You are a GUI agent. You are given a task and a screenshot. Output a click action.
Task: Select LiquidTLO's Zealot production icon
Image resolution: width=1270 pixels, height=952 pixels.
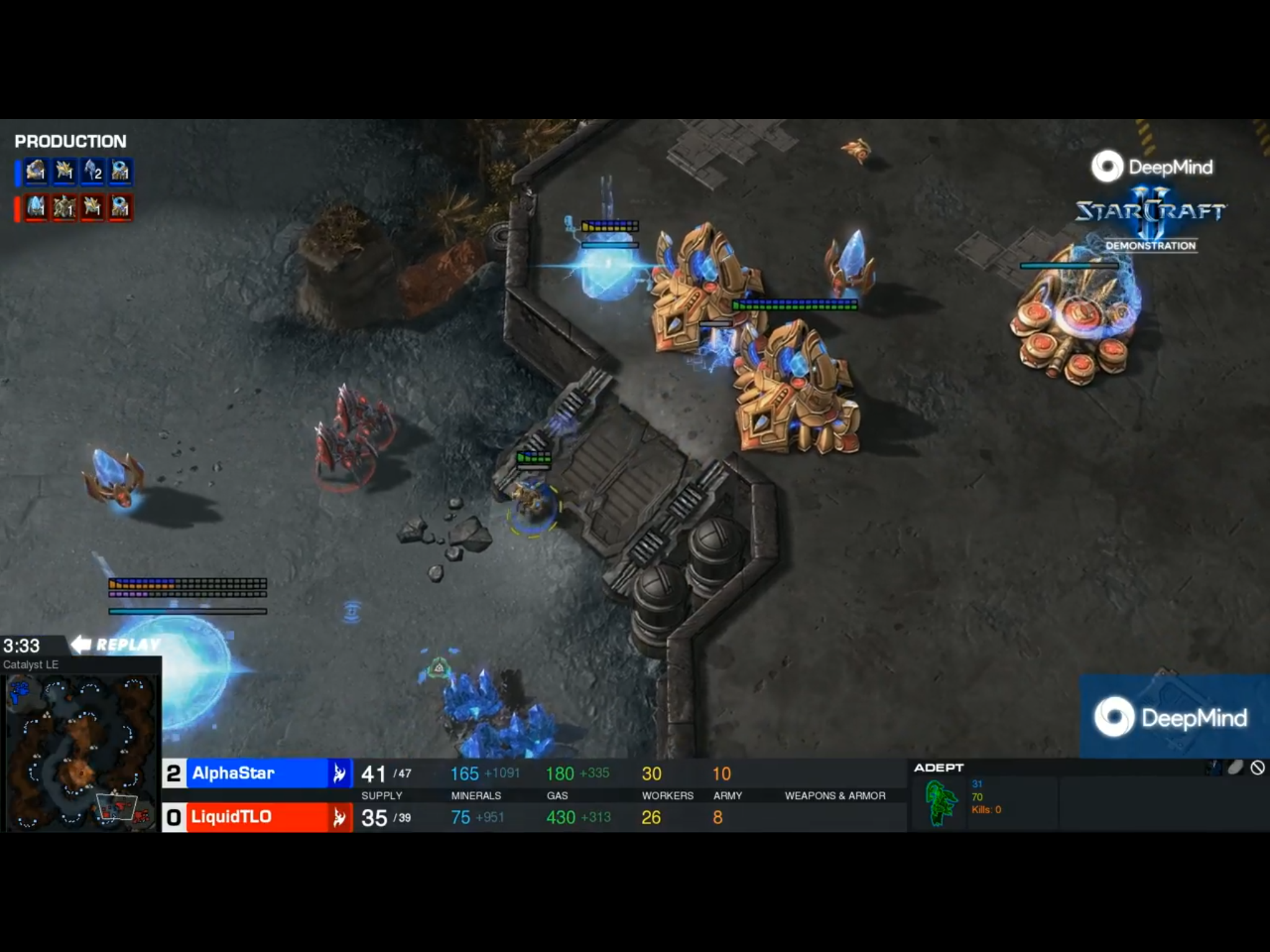tap(93, 208)
